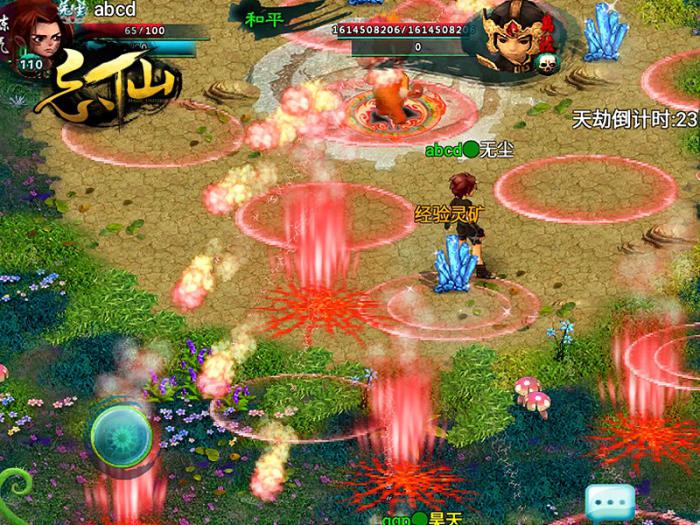The height and width of the screenshot is (525, 700).
Task: Tap the skull icon beside boss portrait
Action: (x=546, y=64)
